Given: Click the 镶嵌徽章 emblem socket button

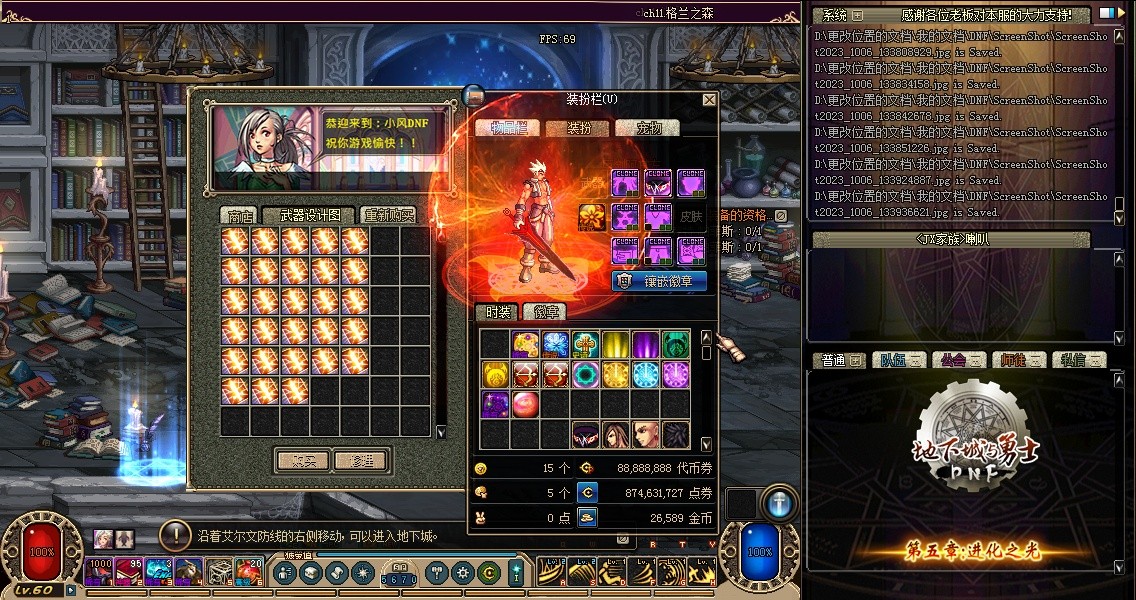Looking at the screenshot, I should point(659,281).
